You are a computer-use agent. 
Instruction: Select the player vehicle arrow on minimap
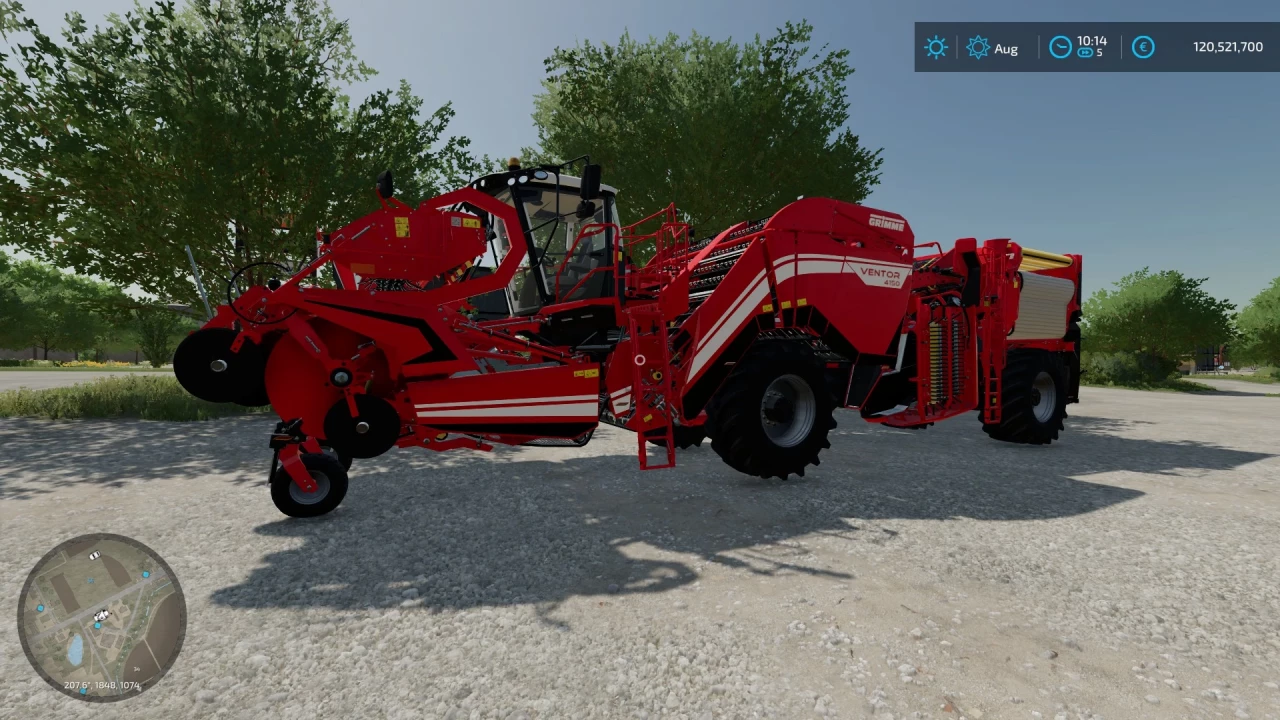[101, 615]
